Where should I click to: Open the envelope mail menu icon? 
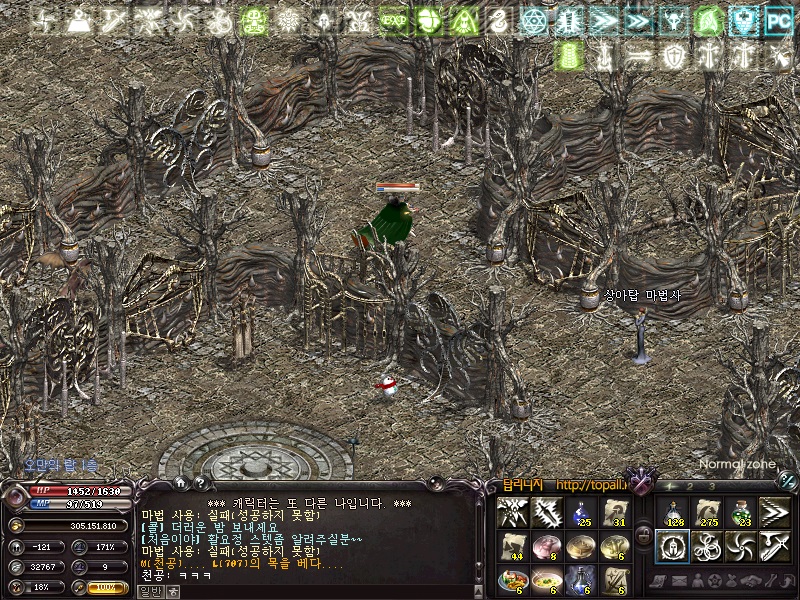point(681,581)
